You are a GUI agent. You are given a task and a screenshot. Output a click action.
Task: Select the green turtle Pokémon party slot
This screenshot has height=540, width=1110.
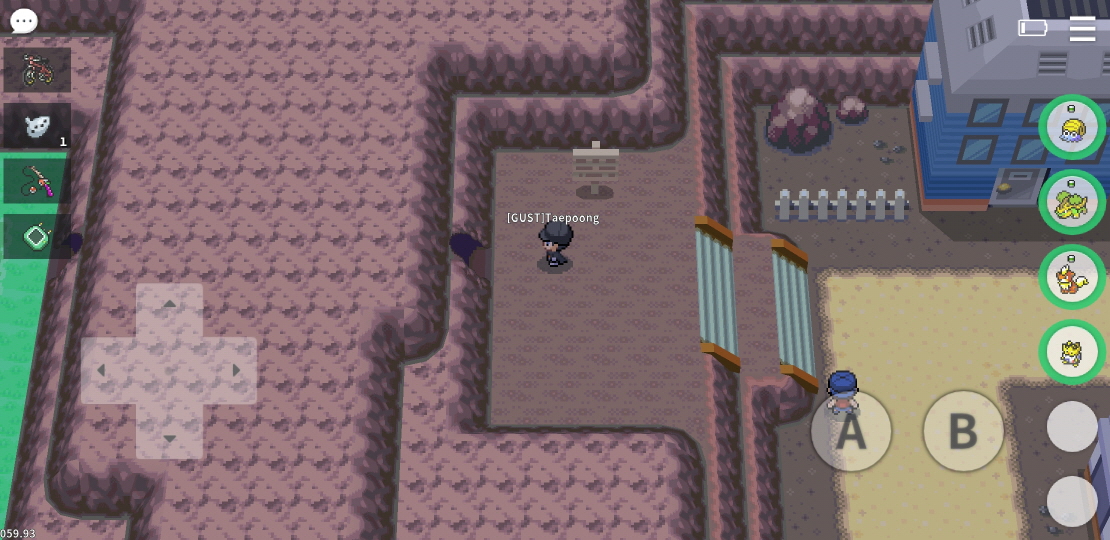click(1072, 202)
